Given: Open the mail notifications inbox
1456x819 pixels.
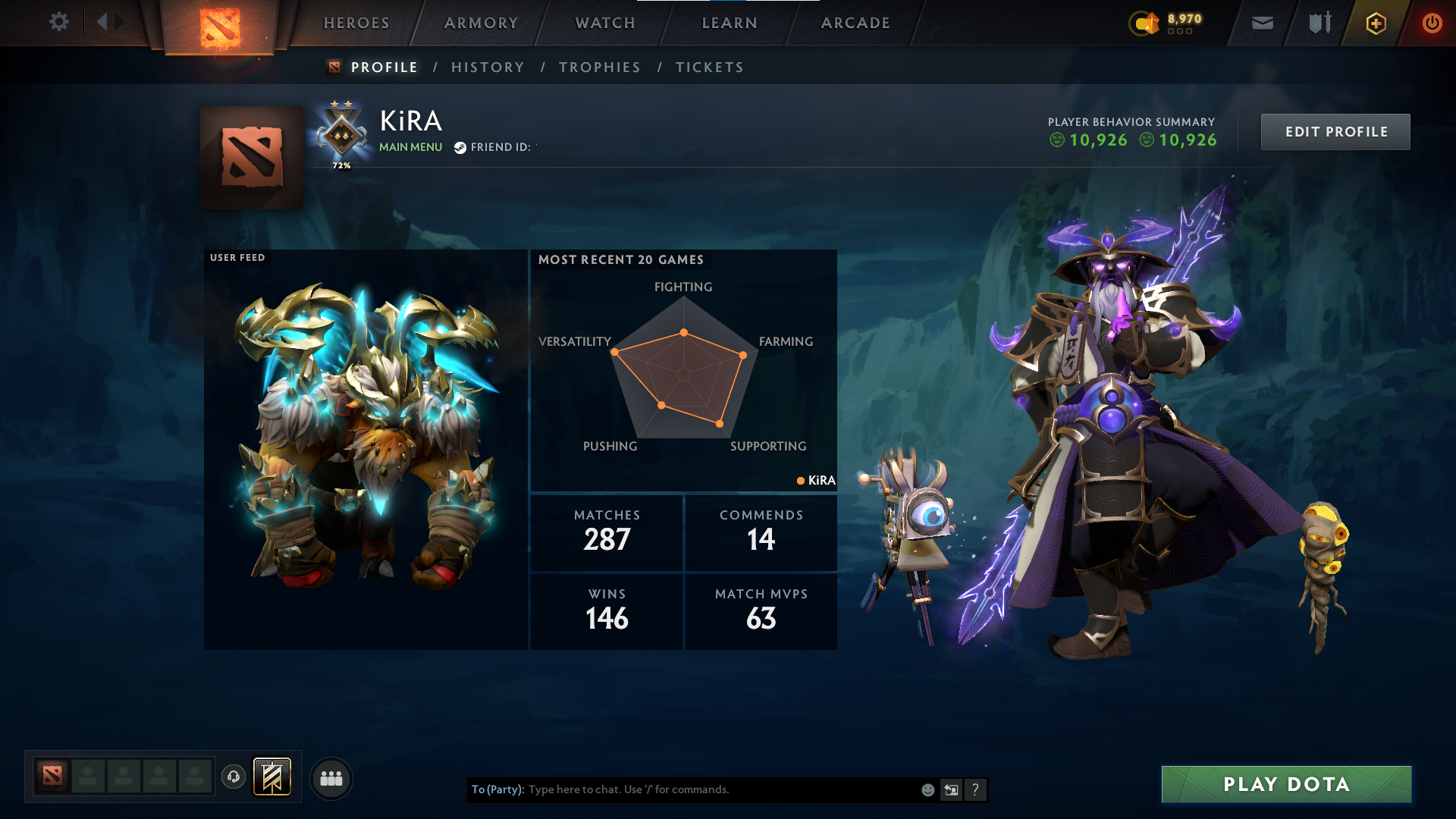Looking at the screenshot, I should (1262, 23).
